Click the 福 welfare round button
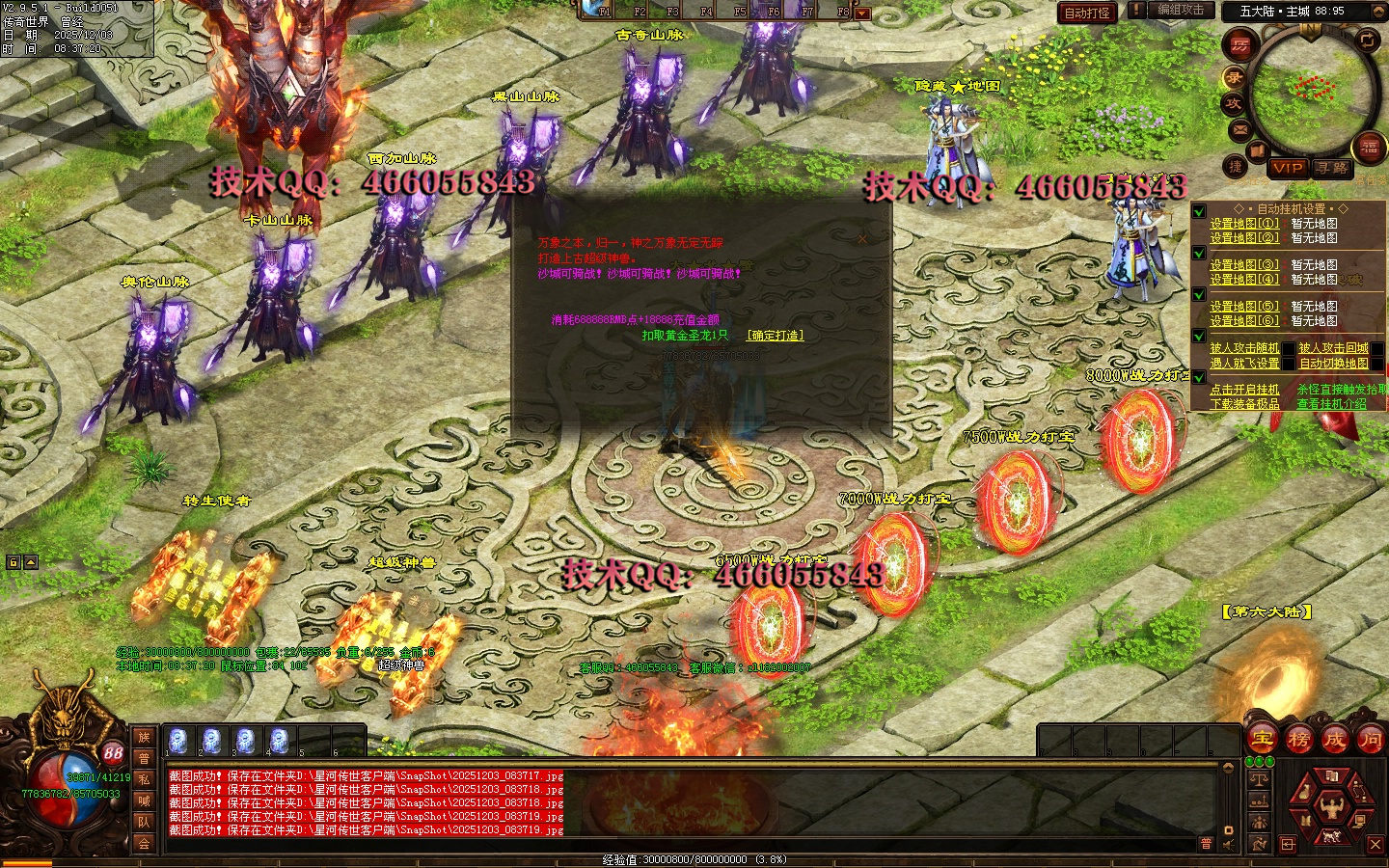This screenshot has width=1389, height=868. [x=1369, y=147]
